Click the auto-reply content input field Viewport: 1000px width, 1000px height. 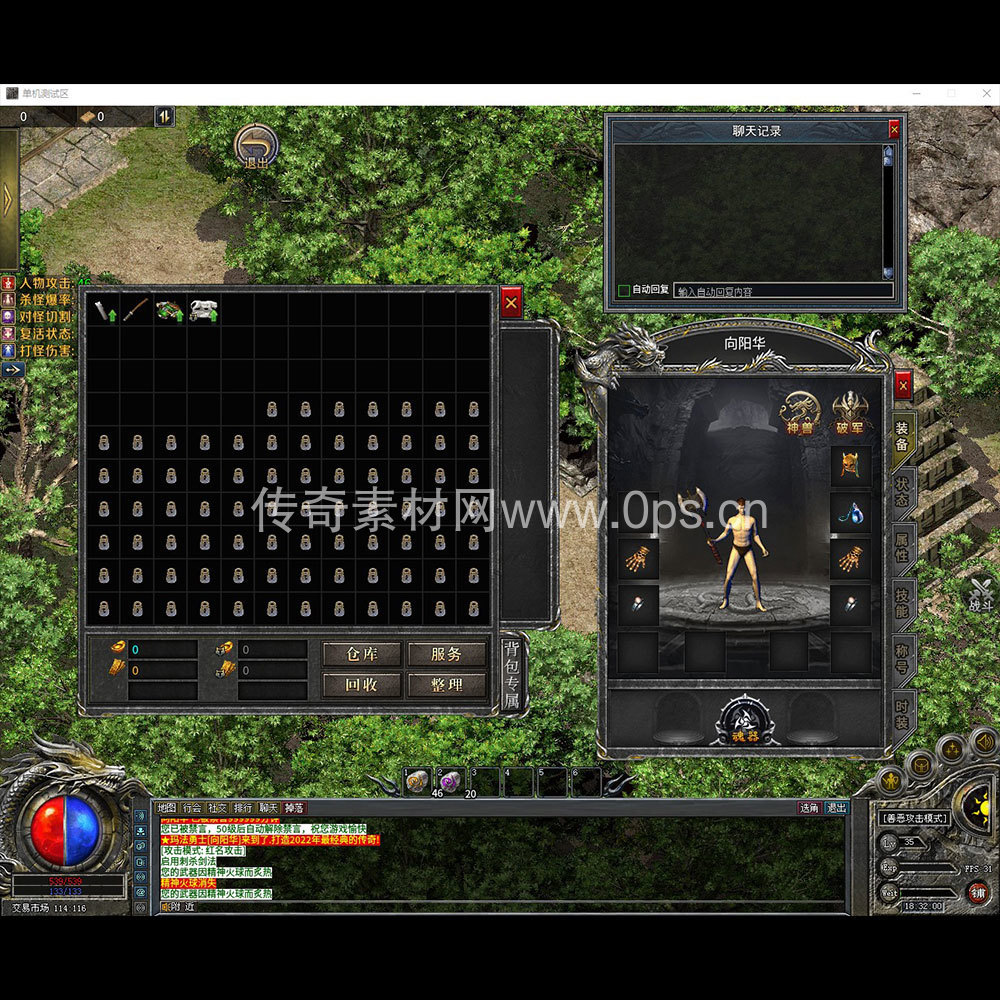[782, 291]
